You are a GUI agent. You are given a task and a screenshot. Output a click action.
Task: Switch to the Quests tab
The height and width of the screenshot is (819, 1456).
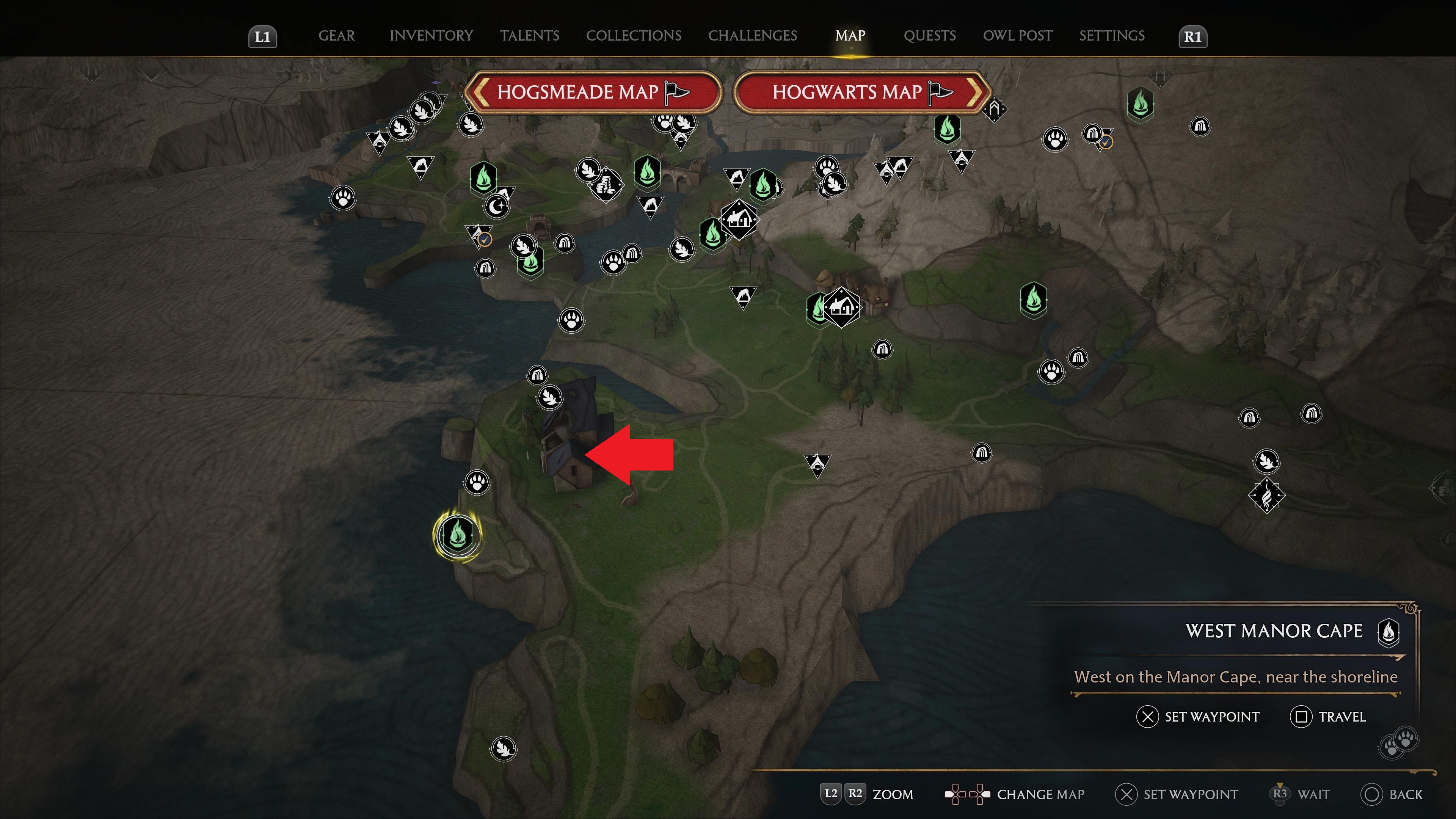point(929,36)
